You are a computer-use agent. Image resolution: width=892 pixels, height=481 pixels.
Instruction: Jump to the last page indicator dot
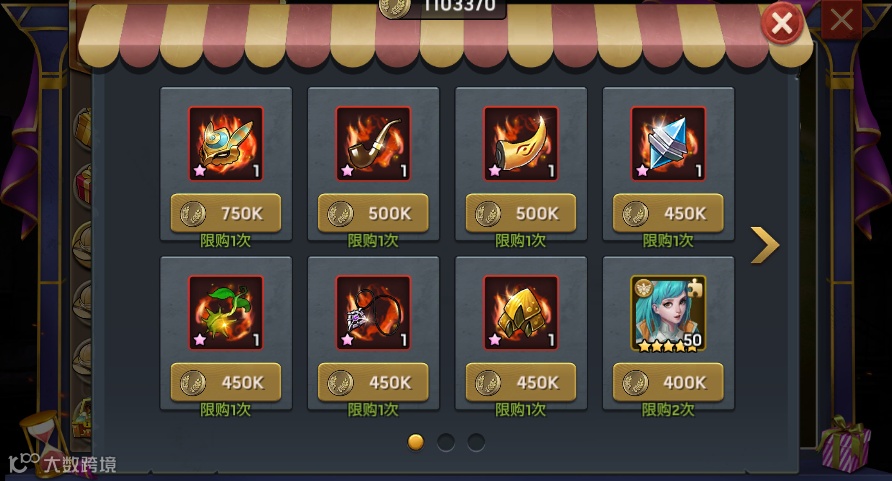point(476,441)
